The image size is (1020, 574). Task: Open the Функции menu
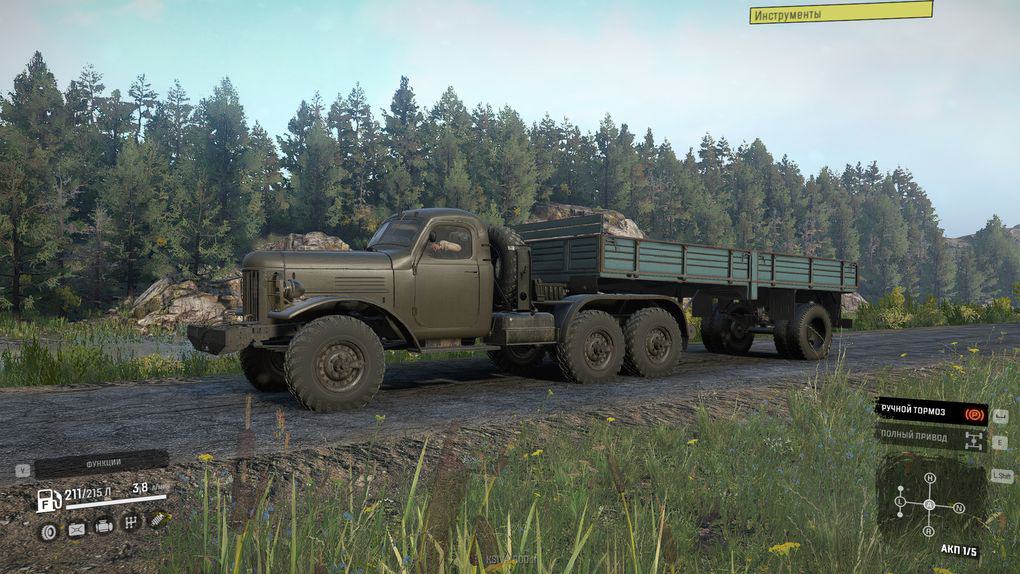(101, 464)
